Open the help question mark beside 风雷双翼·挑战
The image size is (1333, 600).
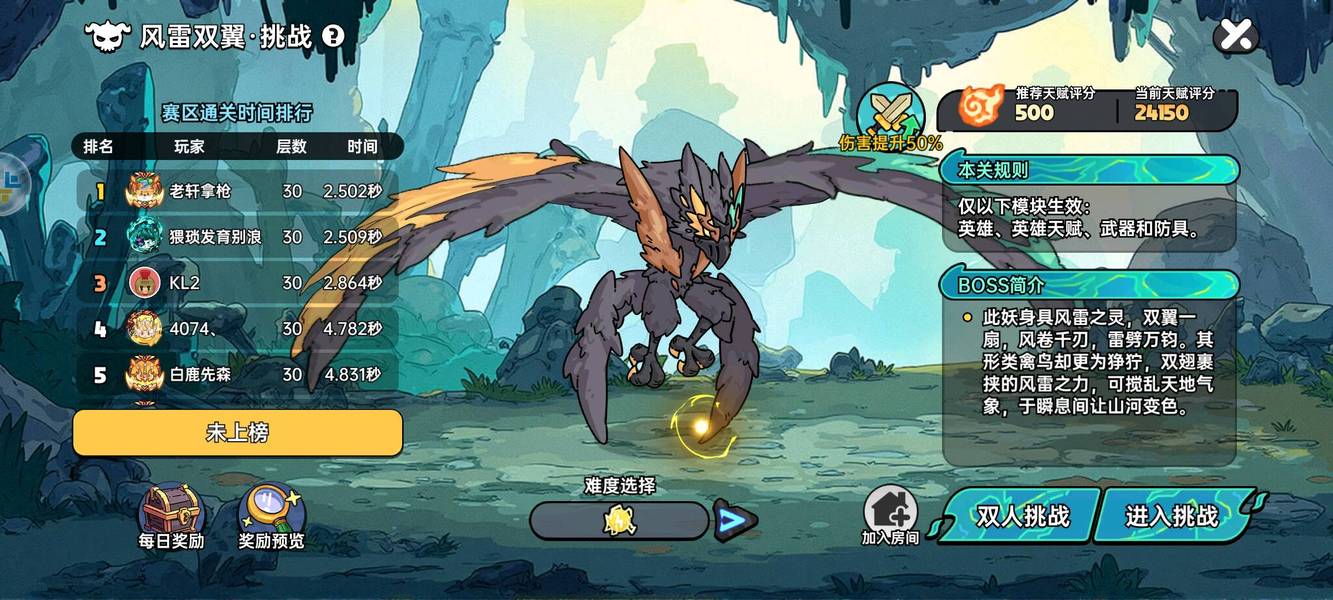click(333, 36)
